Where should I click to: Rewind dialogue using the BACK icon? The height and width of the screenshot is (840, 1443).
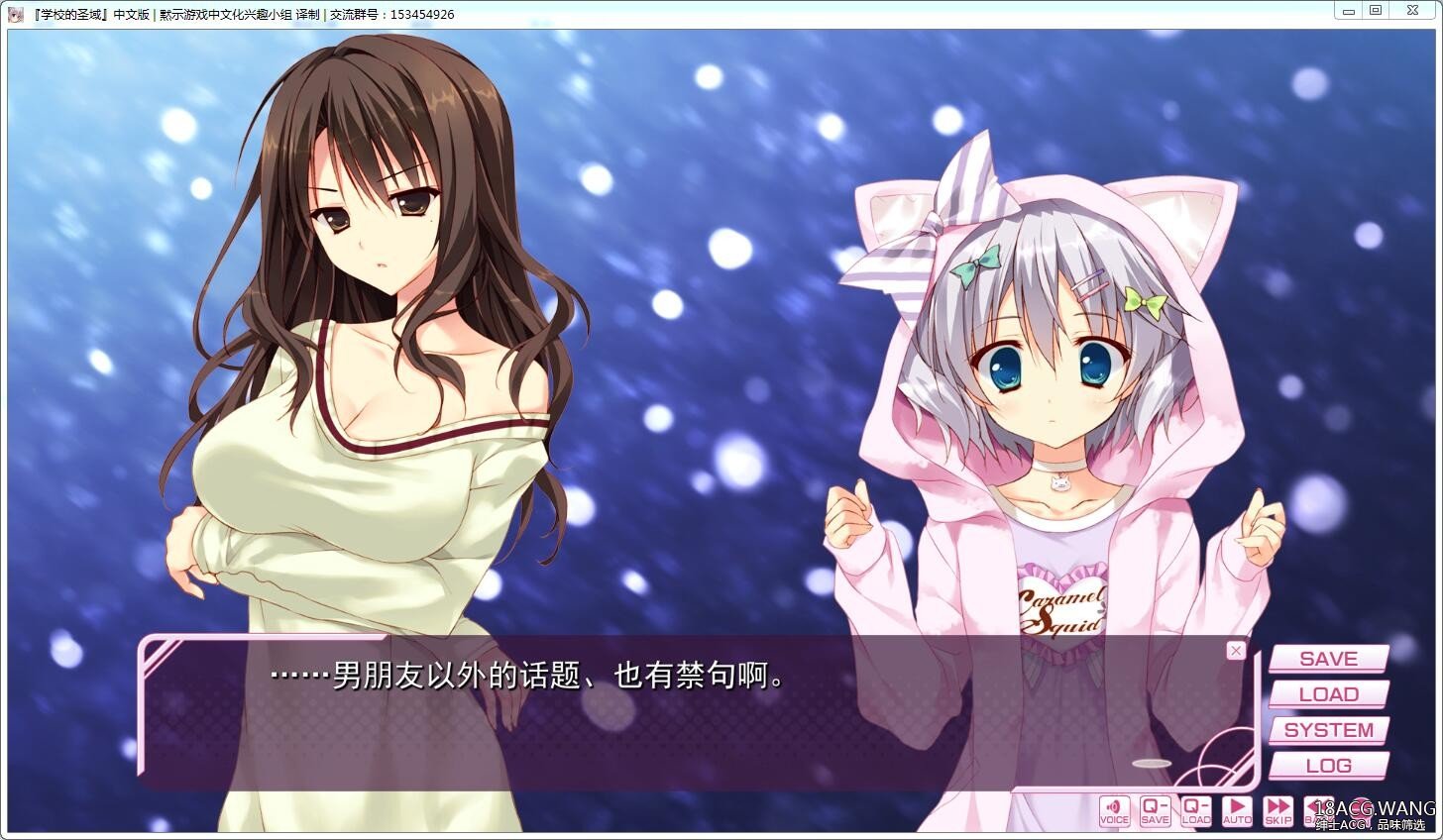[x=1318, y=810]
